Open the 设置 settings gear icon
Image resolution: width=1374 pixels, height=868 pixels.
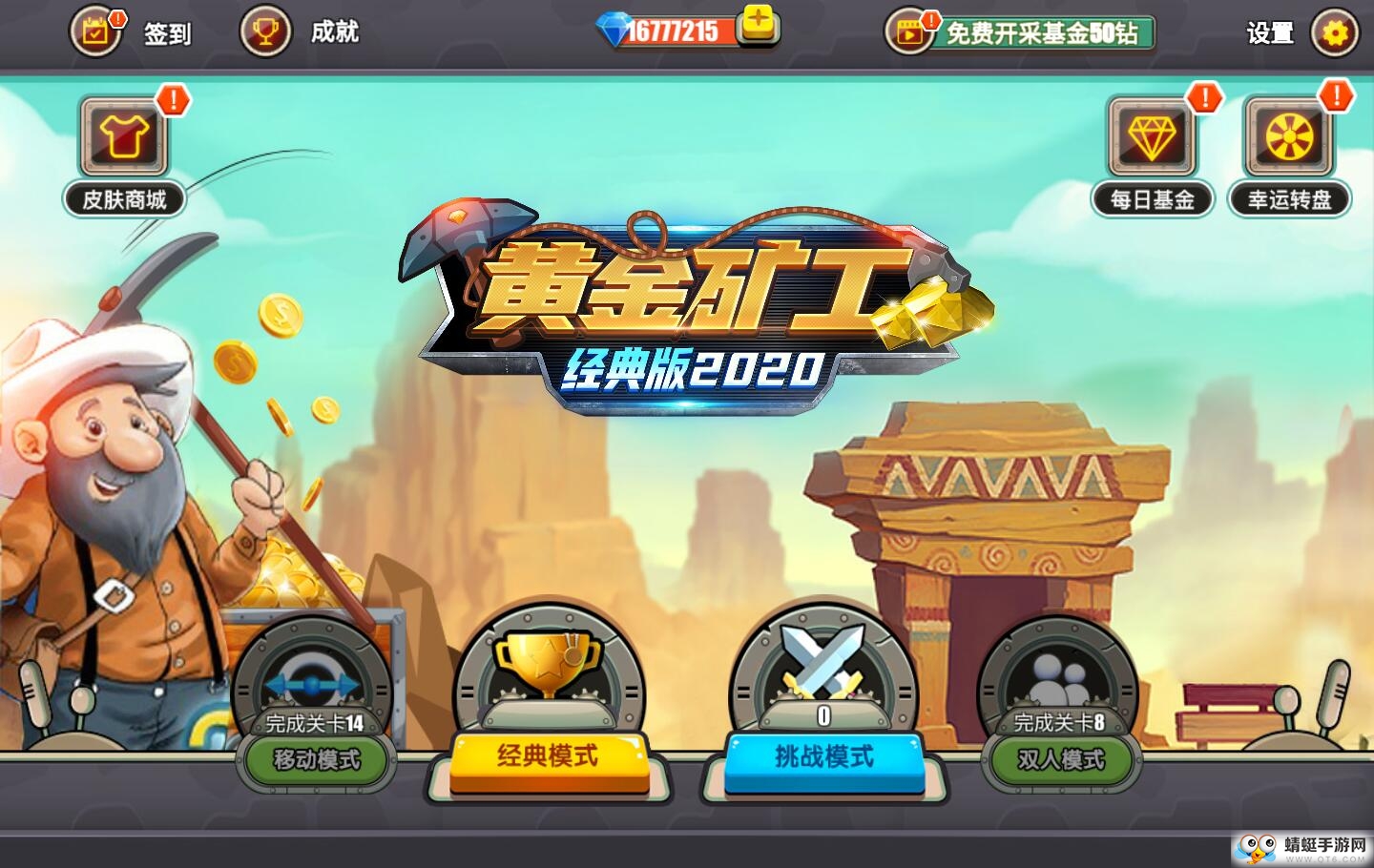[x=1335, y=31]
